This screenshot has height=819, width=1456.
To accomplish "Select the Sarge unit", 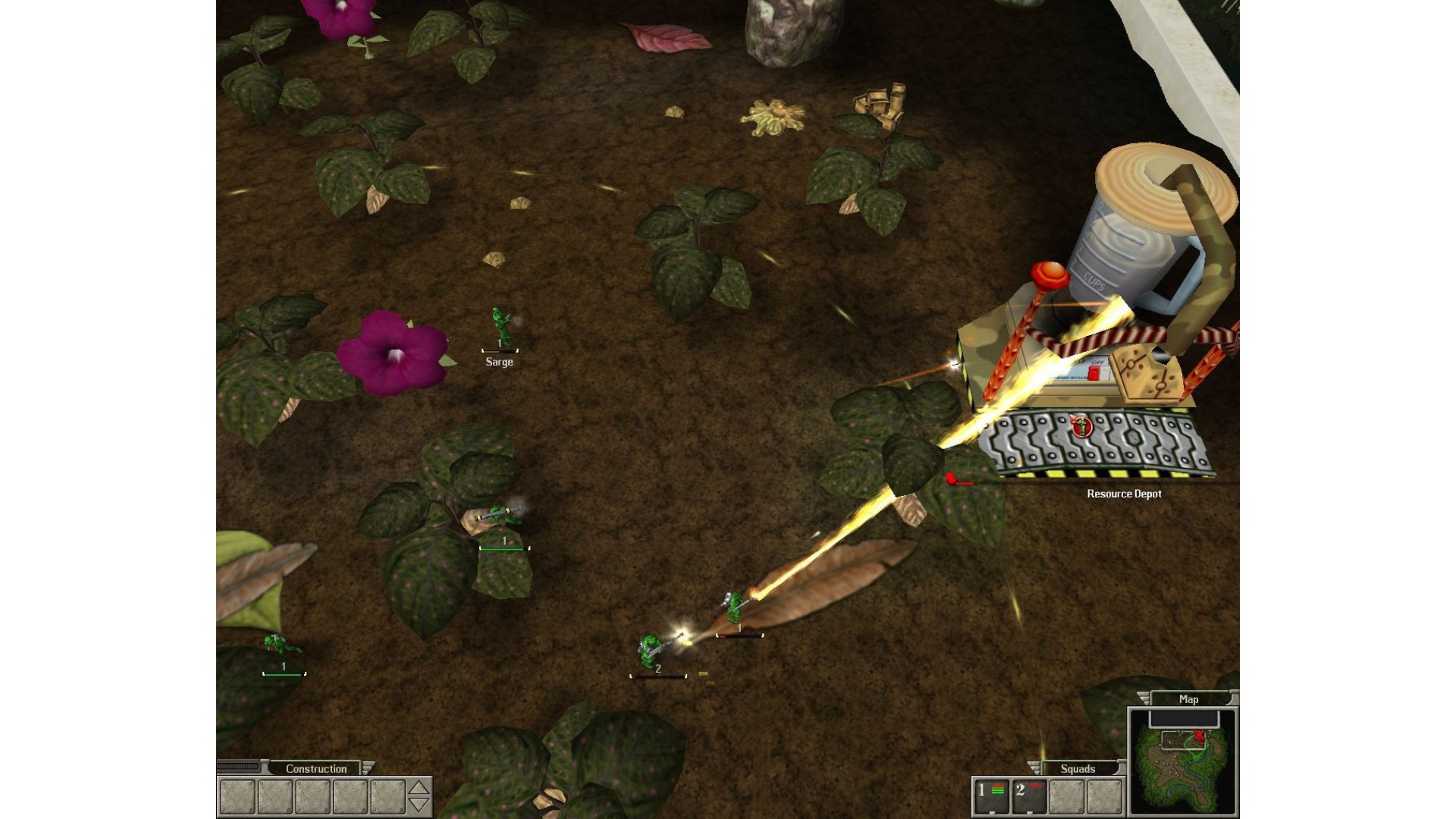I will click(500, 328).
